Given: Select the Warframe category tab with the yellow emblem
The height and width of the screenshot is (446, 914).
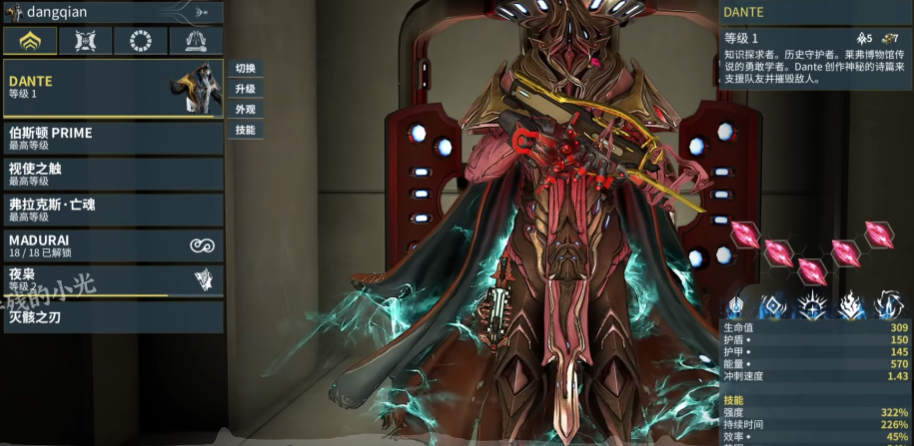Looking at the screenshot, I should coord(30,41).
